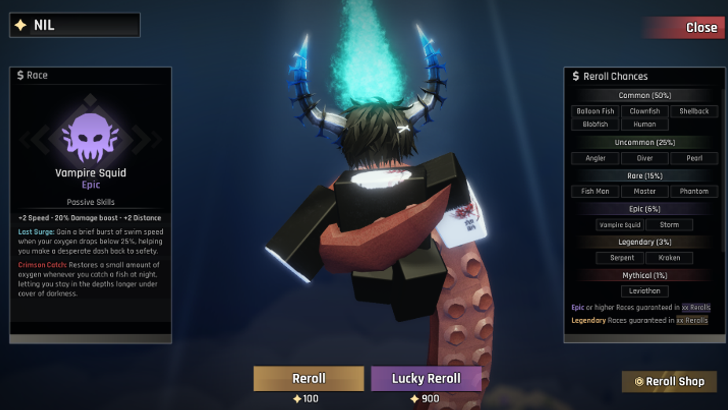Click the Pearl race entry
The image size is (728, 410).
click(693, 157)
